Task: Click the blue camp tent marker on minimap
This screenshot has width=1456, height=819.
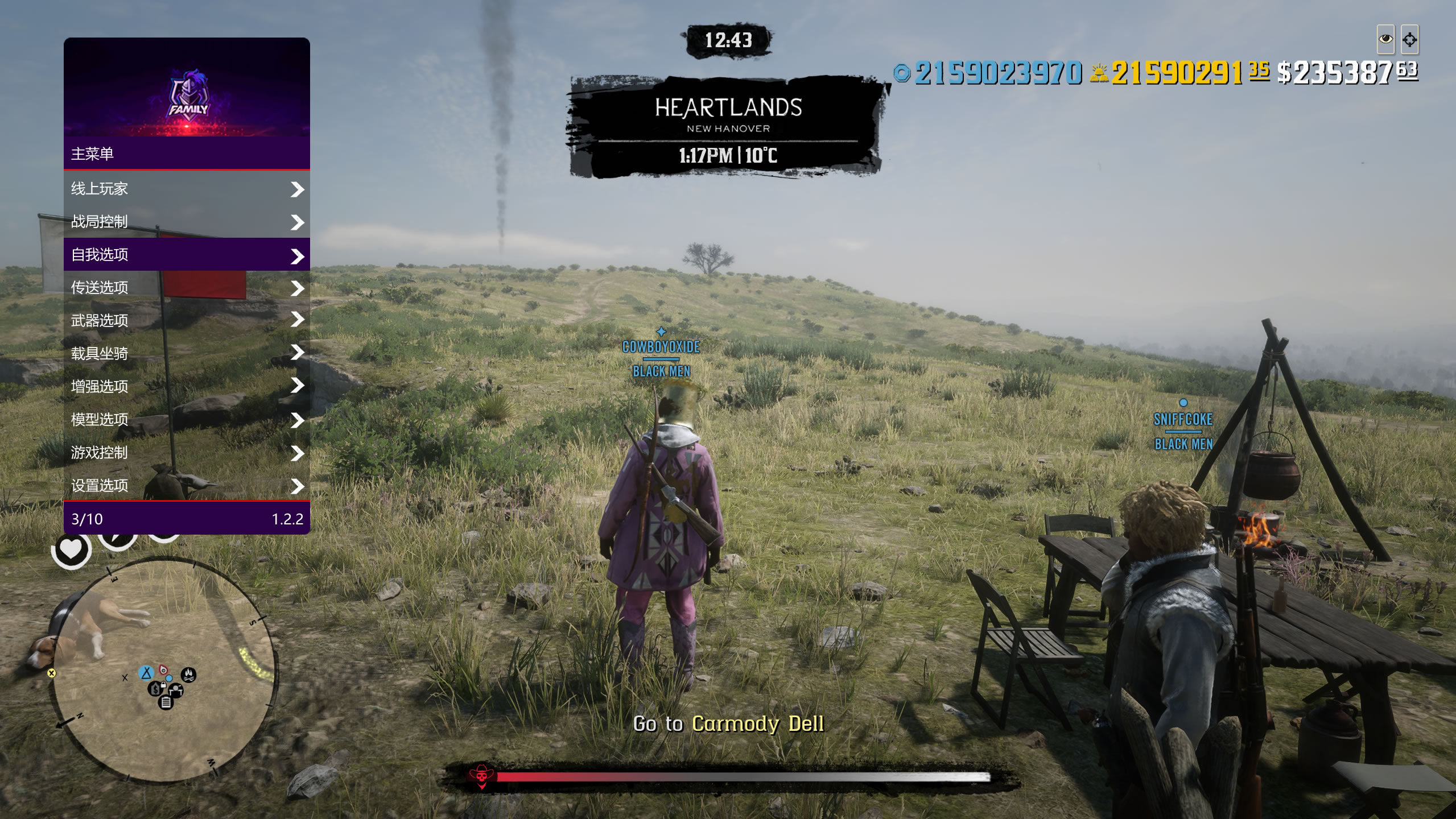Action: [x=146, y=673]
